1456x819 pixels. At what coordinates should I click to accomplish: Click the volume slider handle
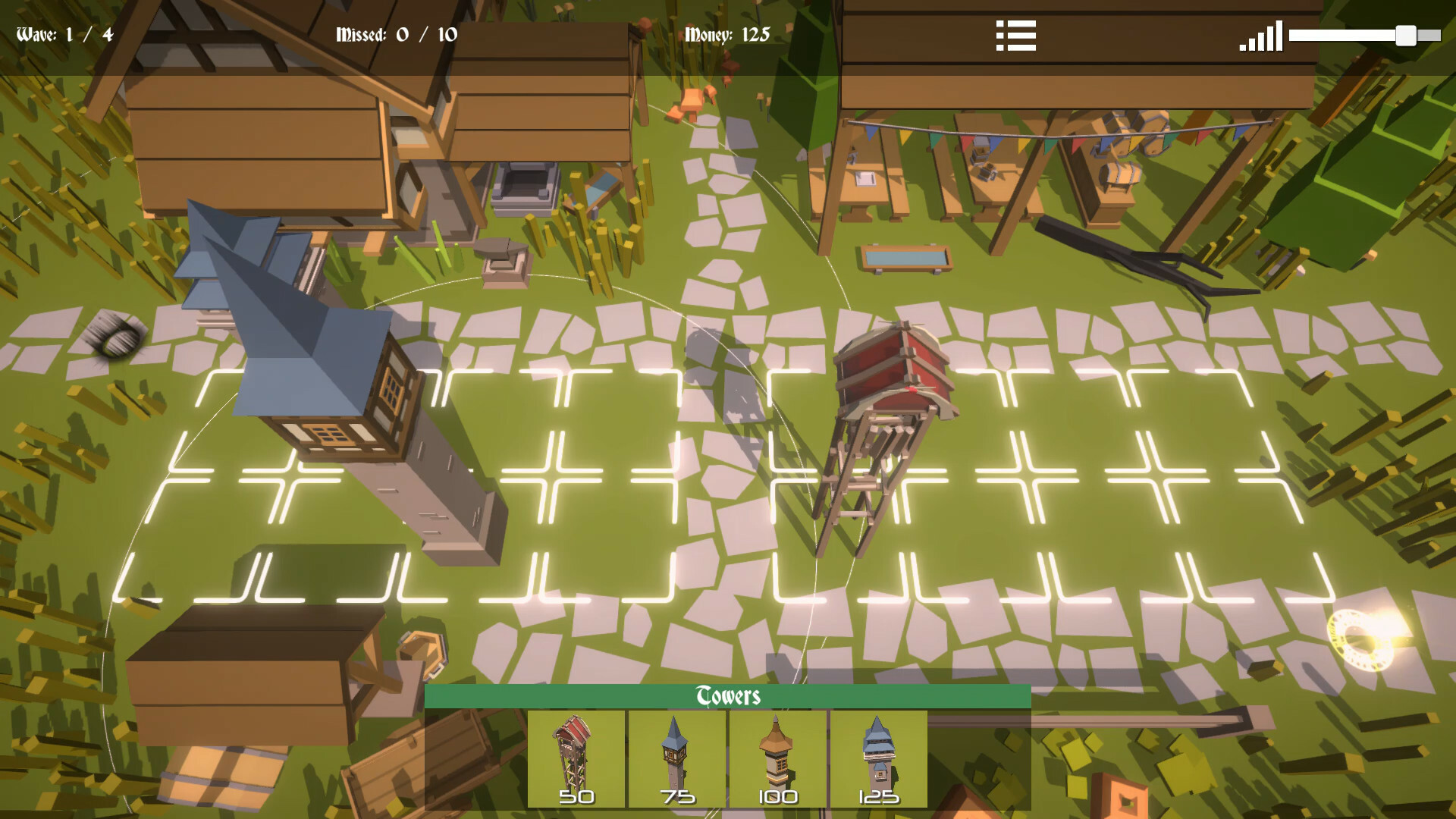[x=1407, y=34]
